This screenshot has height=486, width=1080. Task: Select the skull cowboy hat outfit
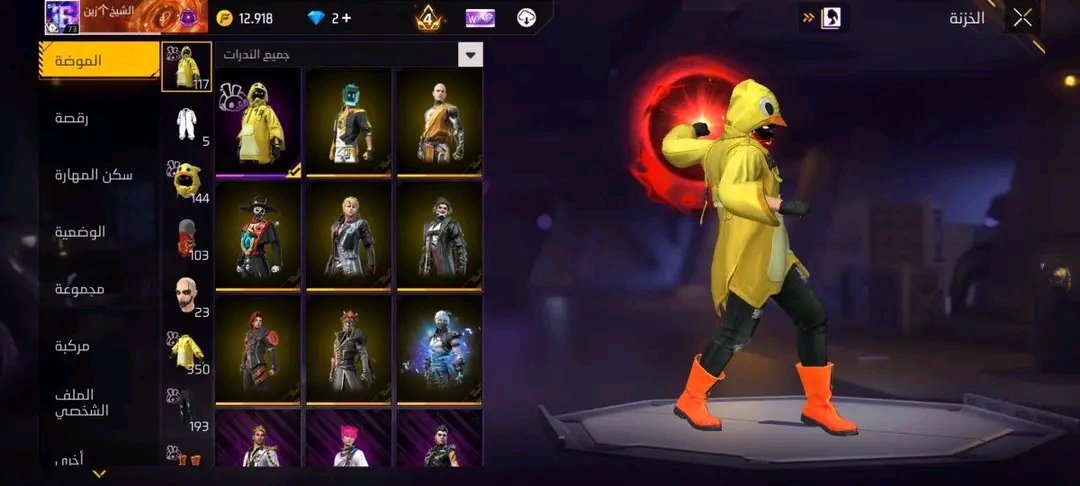[257, 236]
